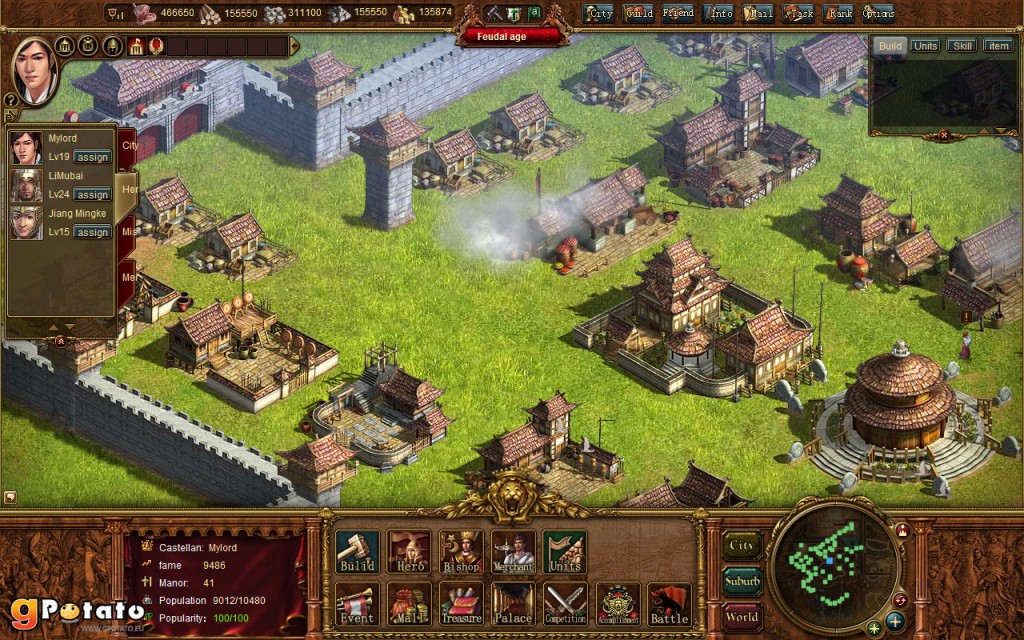The height and width of the screenshot is (640, 1024).
Task: Check the Mail inbox
Action: 758,13
